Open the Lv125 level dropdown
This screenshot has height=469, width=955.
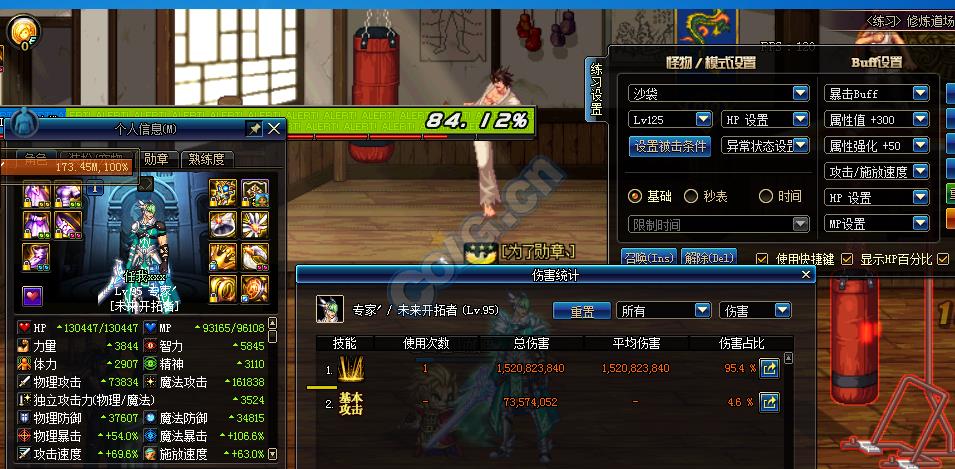[701, 119]
